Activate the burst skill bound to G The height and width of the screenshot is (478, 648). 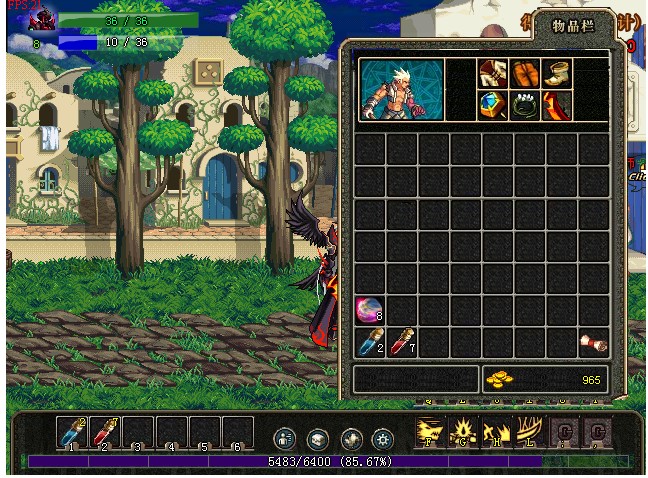pyautogui.click(x=463, y=432)
